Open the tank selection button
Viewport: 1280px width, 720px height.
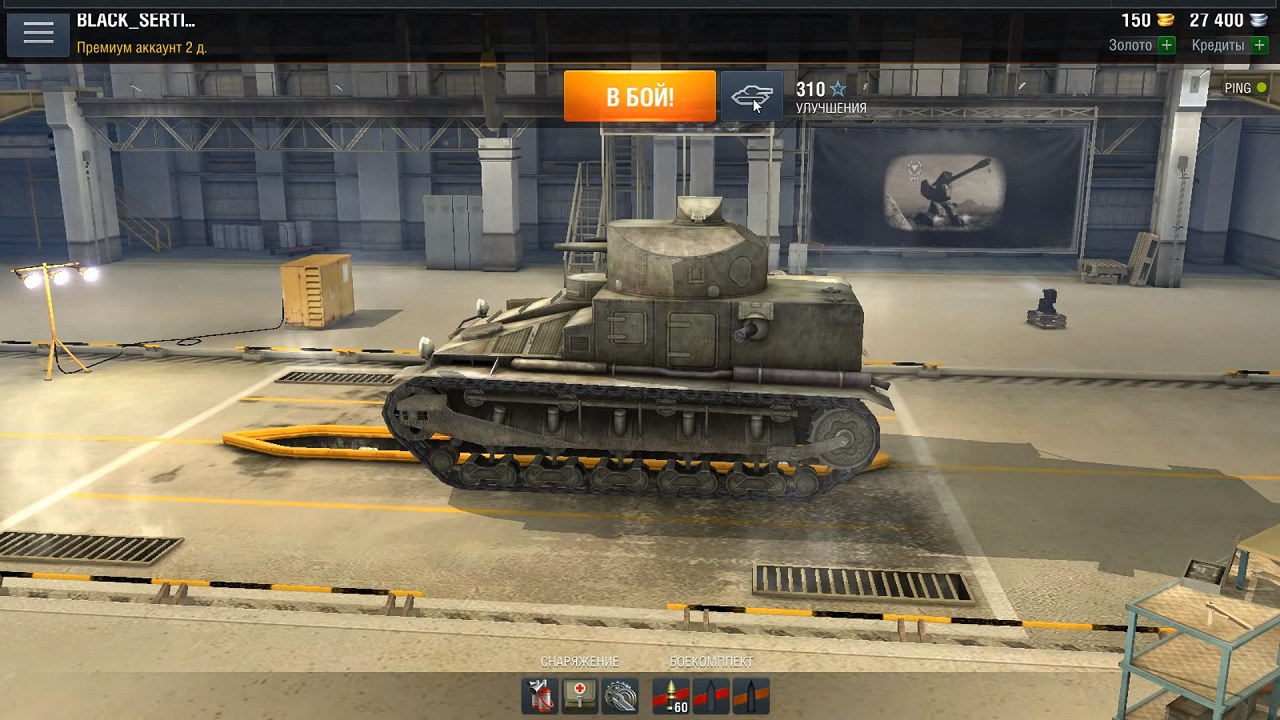click(x=752, y=96)
